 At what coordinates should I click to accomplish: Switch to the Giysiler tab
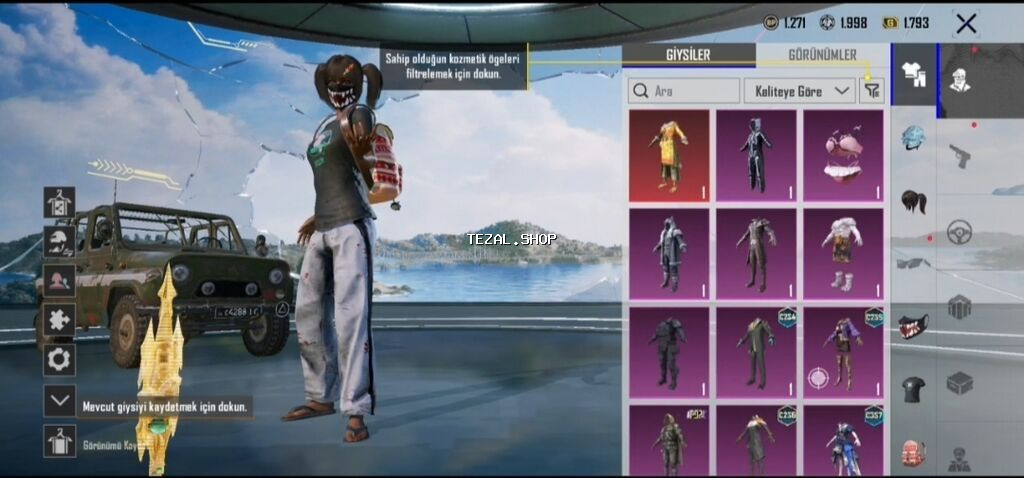pyautogui.click(x=688, y=55)
